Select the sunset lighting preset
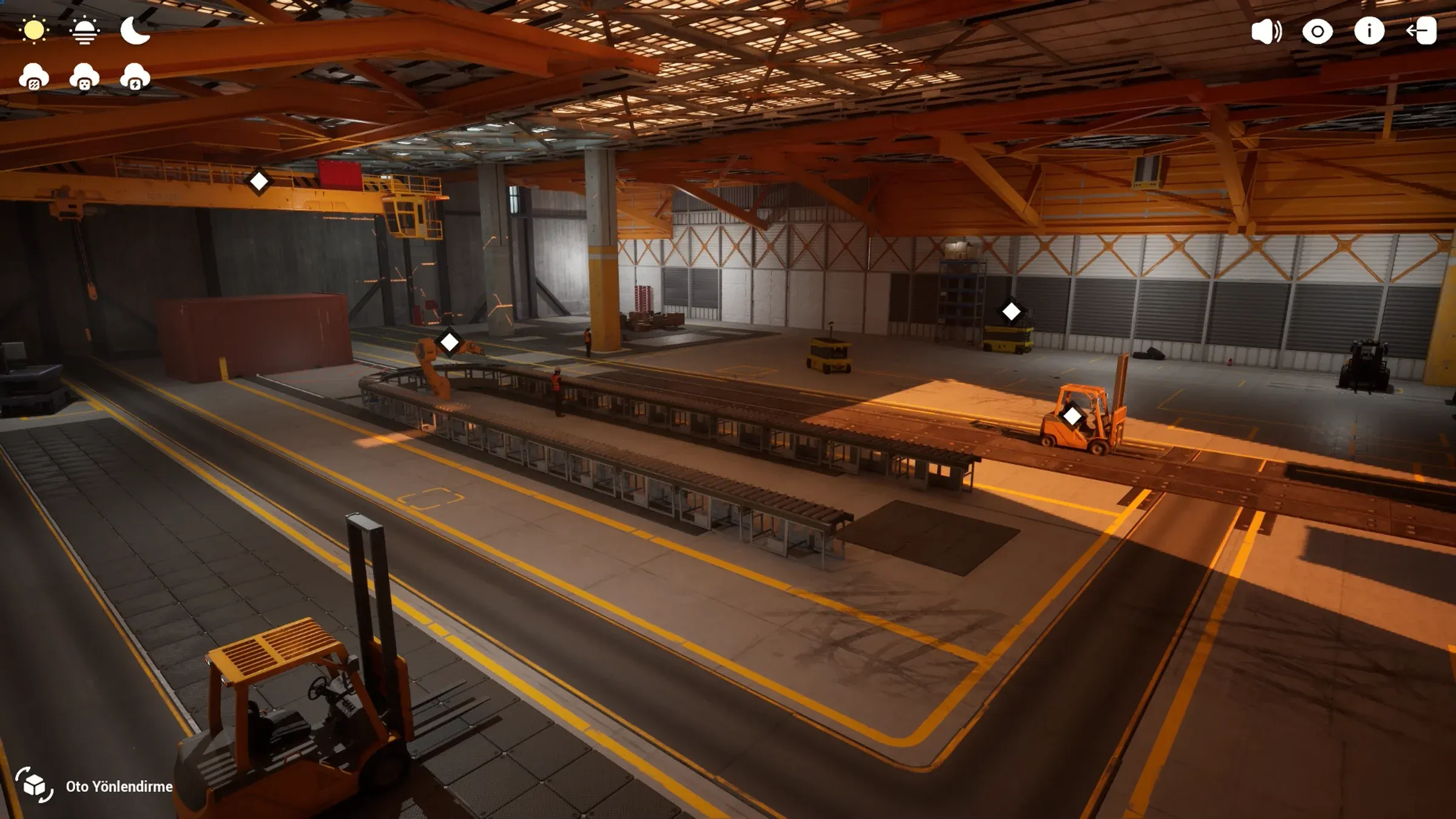1456x819 pixels. [x=86, y=30]
